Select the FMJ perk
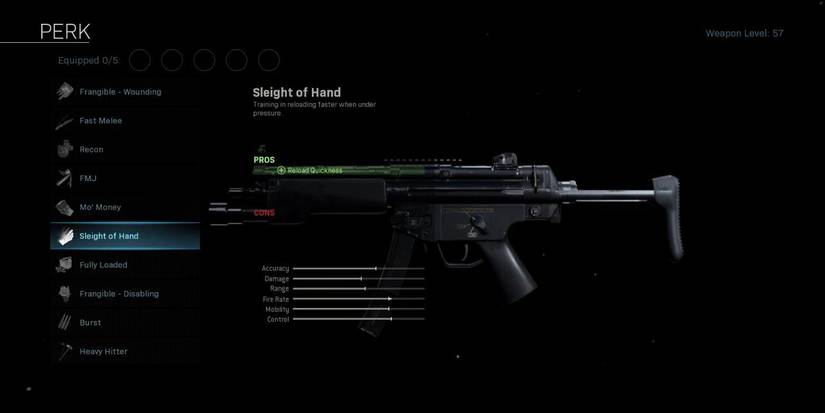Image resolution: width=825 pixels, height=413 pixels. point(89,179)
